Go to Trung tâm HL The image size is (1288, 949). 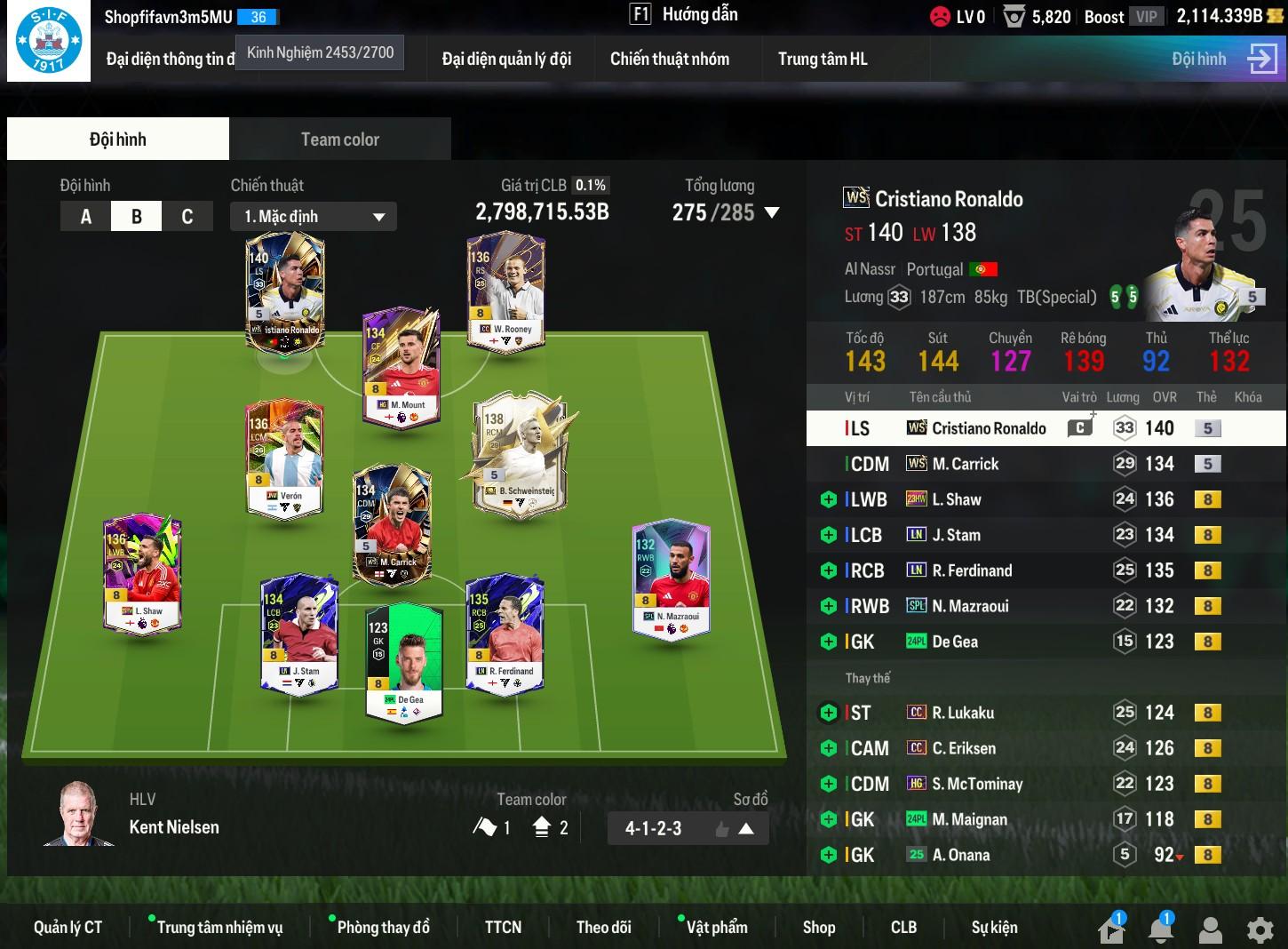[x=823, y=60]
